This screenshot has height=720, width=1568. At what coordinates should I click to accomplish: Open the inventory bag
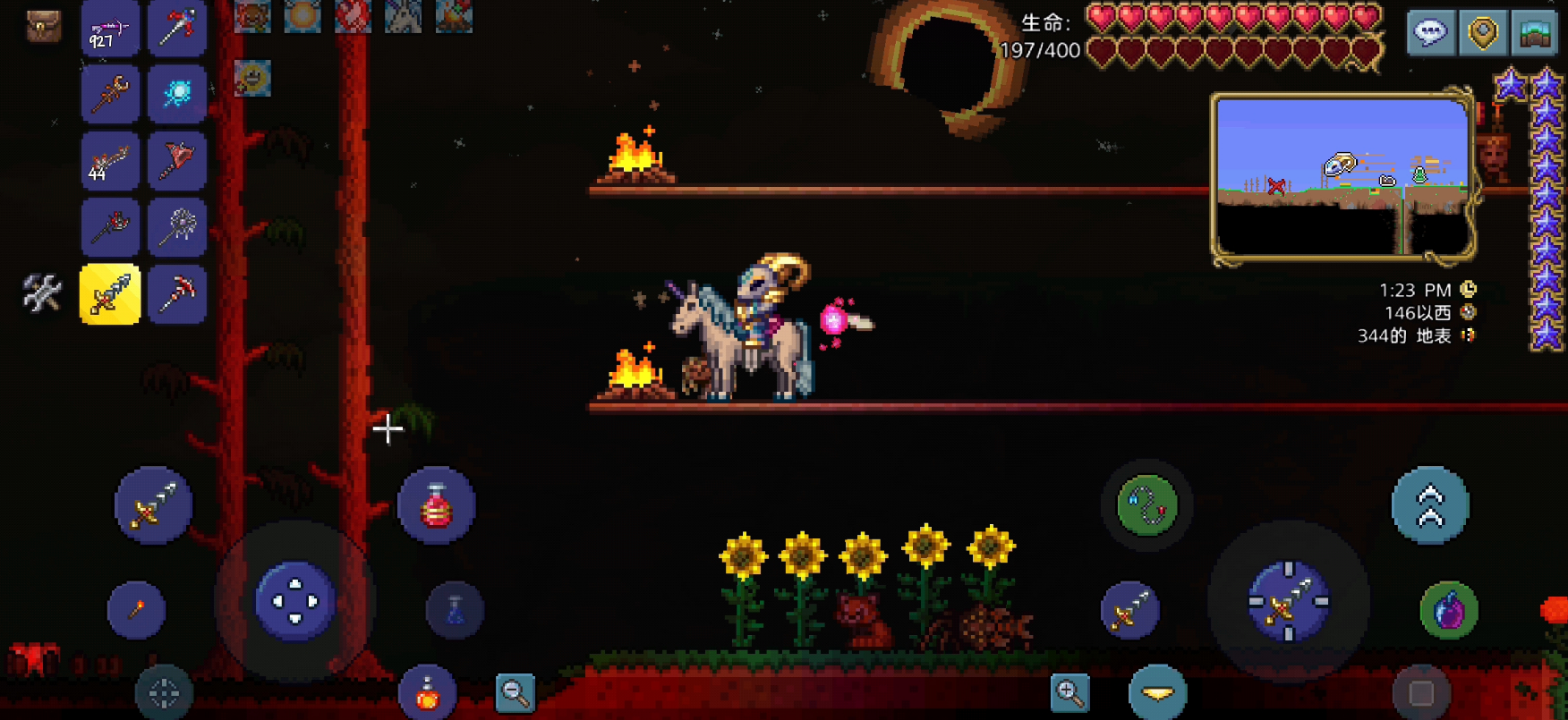42,27
